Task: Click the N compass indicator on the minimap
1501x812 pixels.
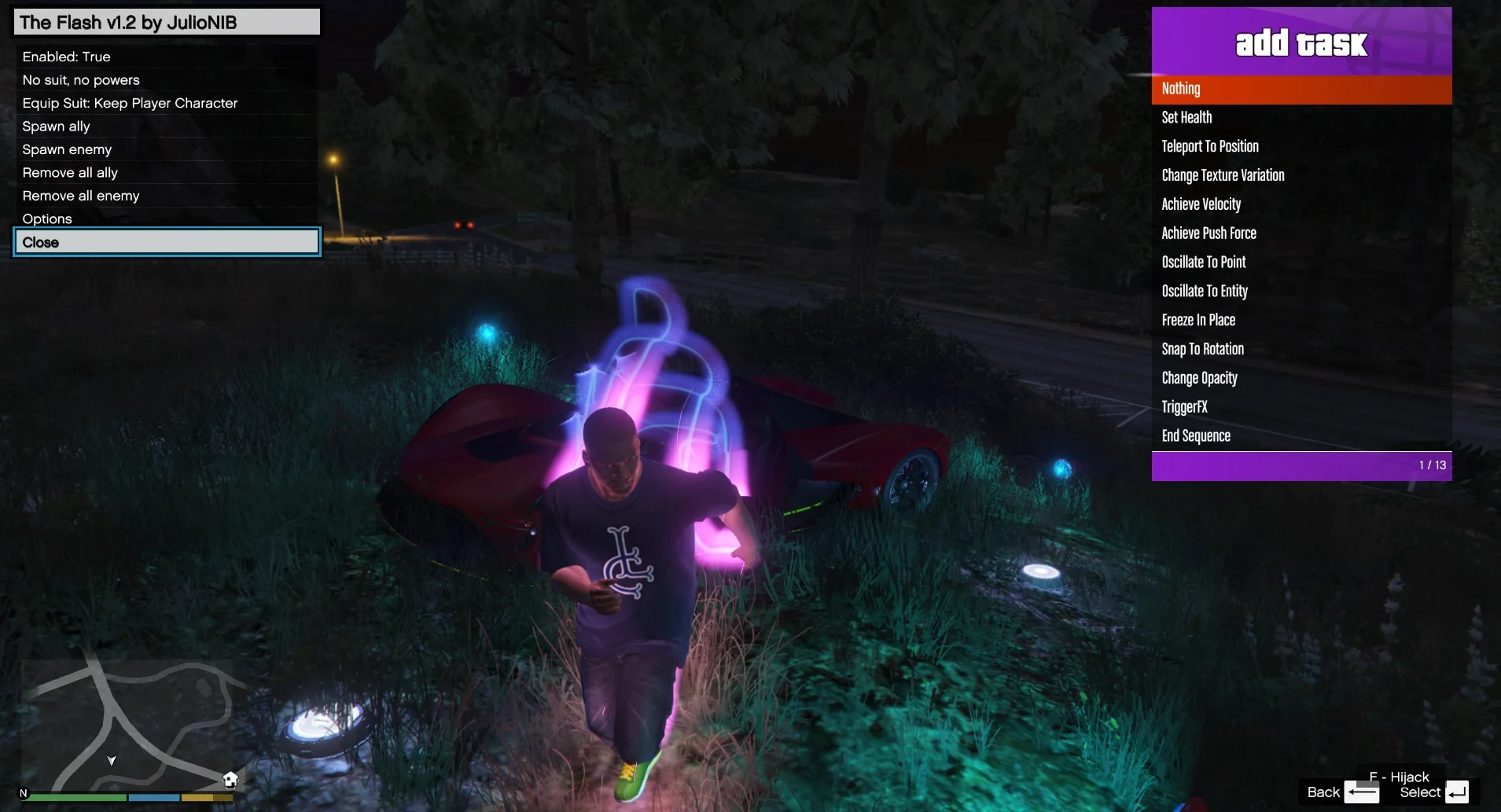Action: (x=23, y=792)
